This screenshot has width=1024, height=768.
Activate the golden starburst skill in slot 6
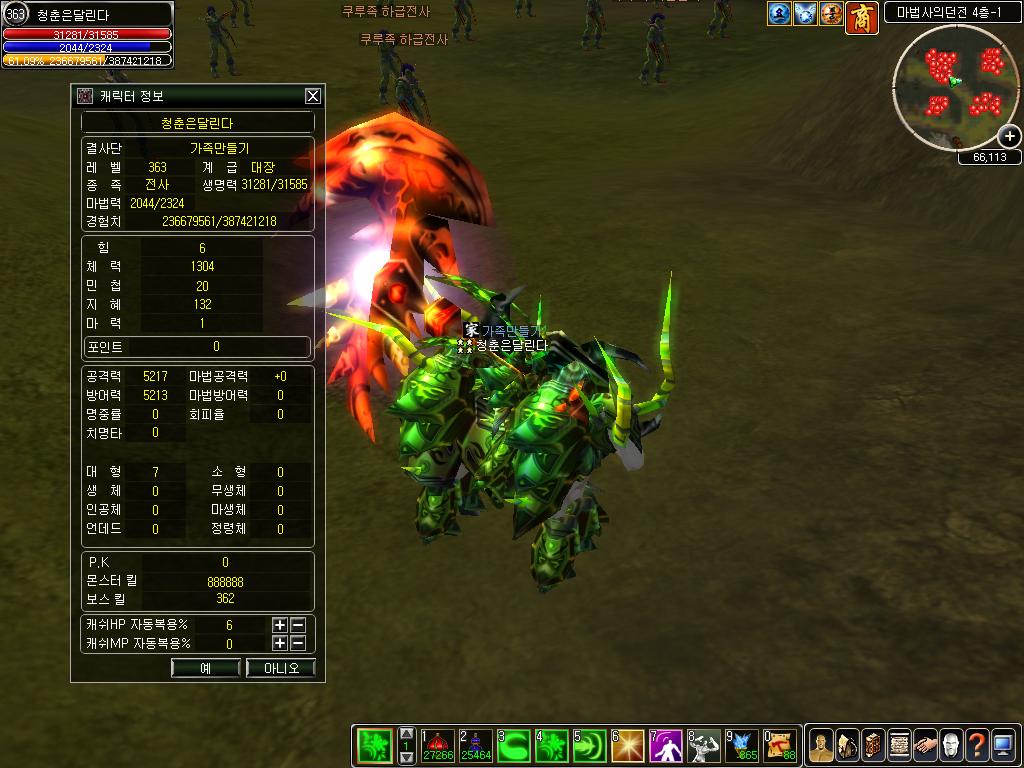628,745
